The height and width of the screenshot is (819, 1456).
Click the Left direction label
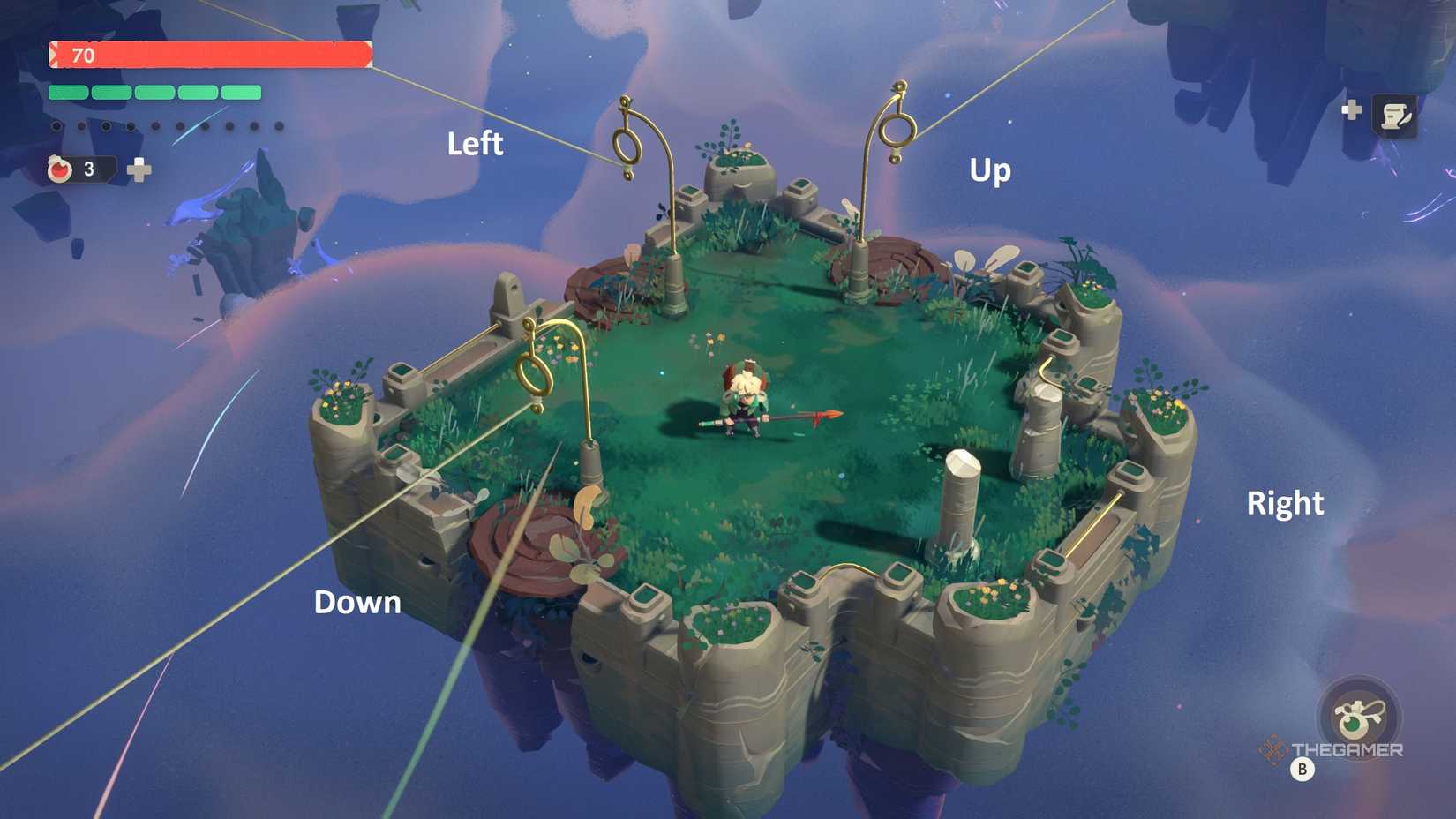tap(476, 143)
